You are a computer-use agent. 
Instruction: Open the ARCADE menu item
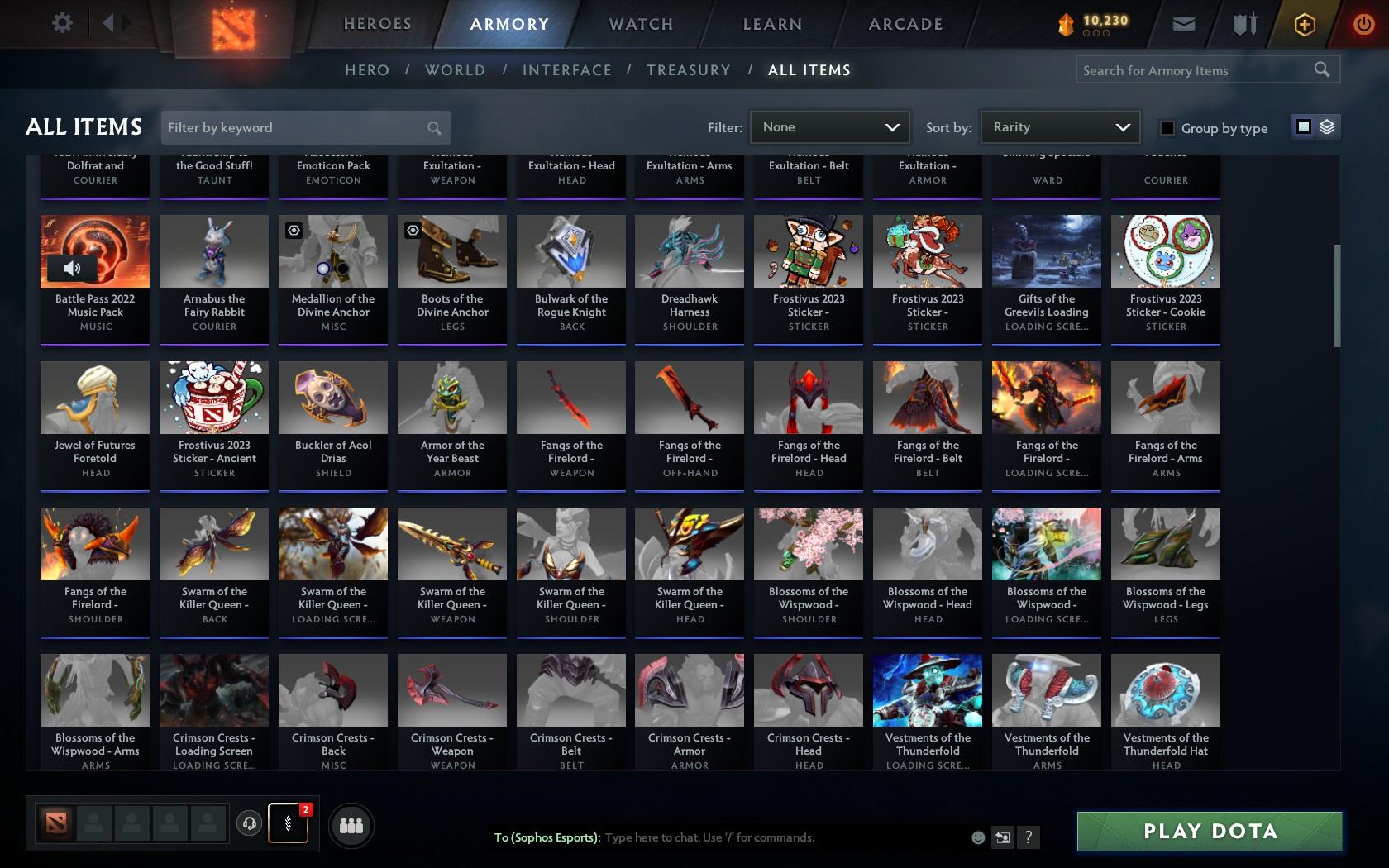pos(905,24)
